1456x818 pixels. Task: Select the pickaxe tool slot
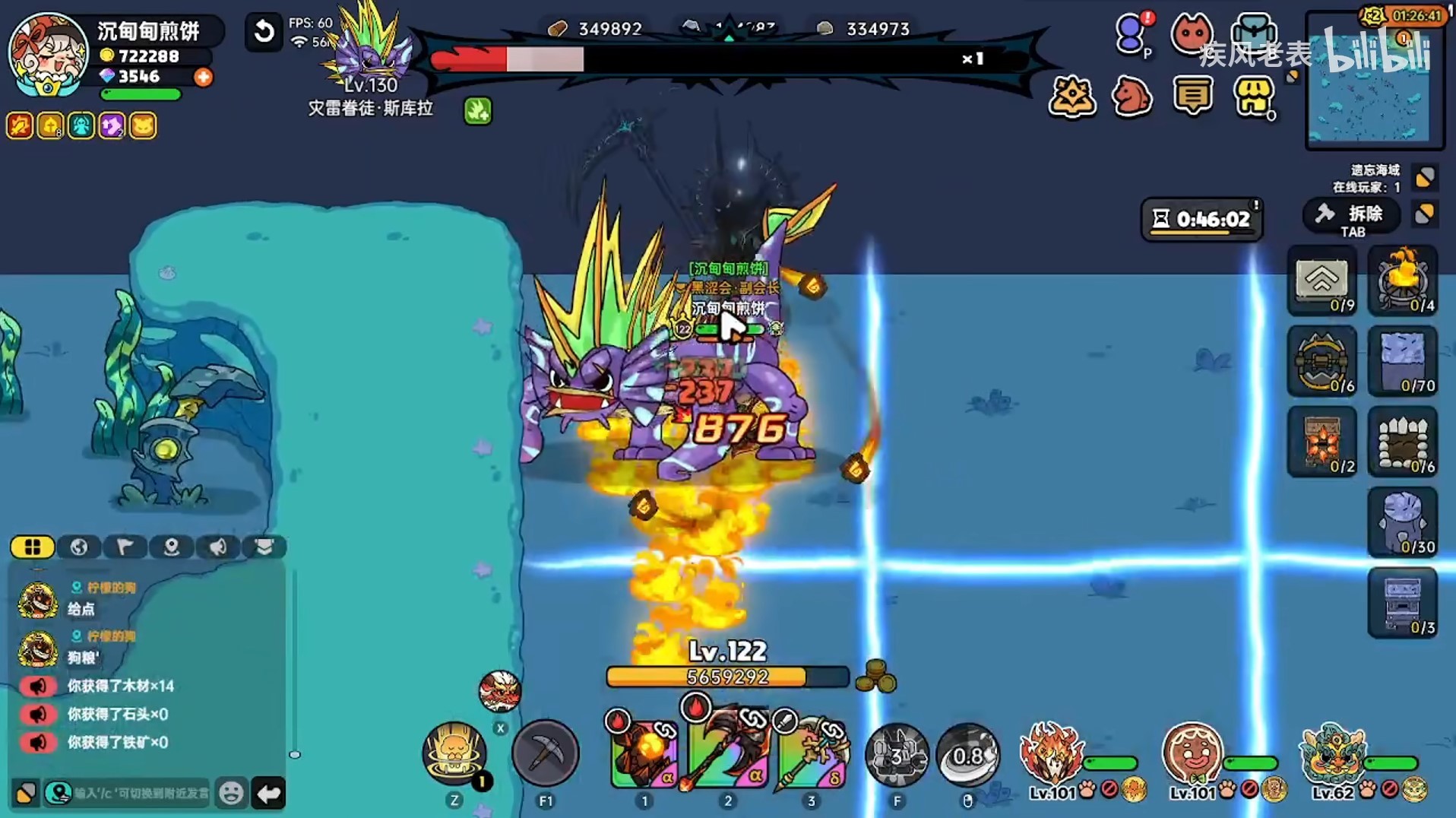click(x=545, y=753)
